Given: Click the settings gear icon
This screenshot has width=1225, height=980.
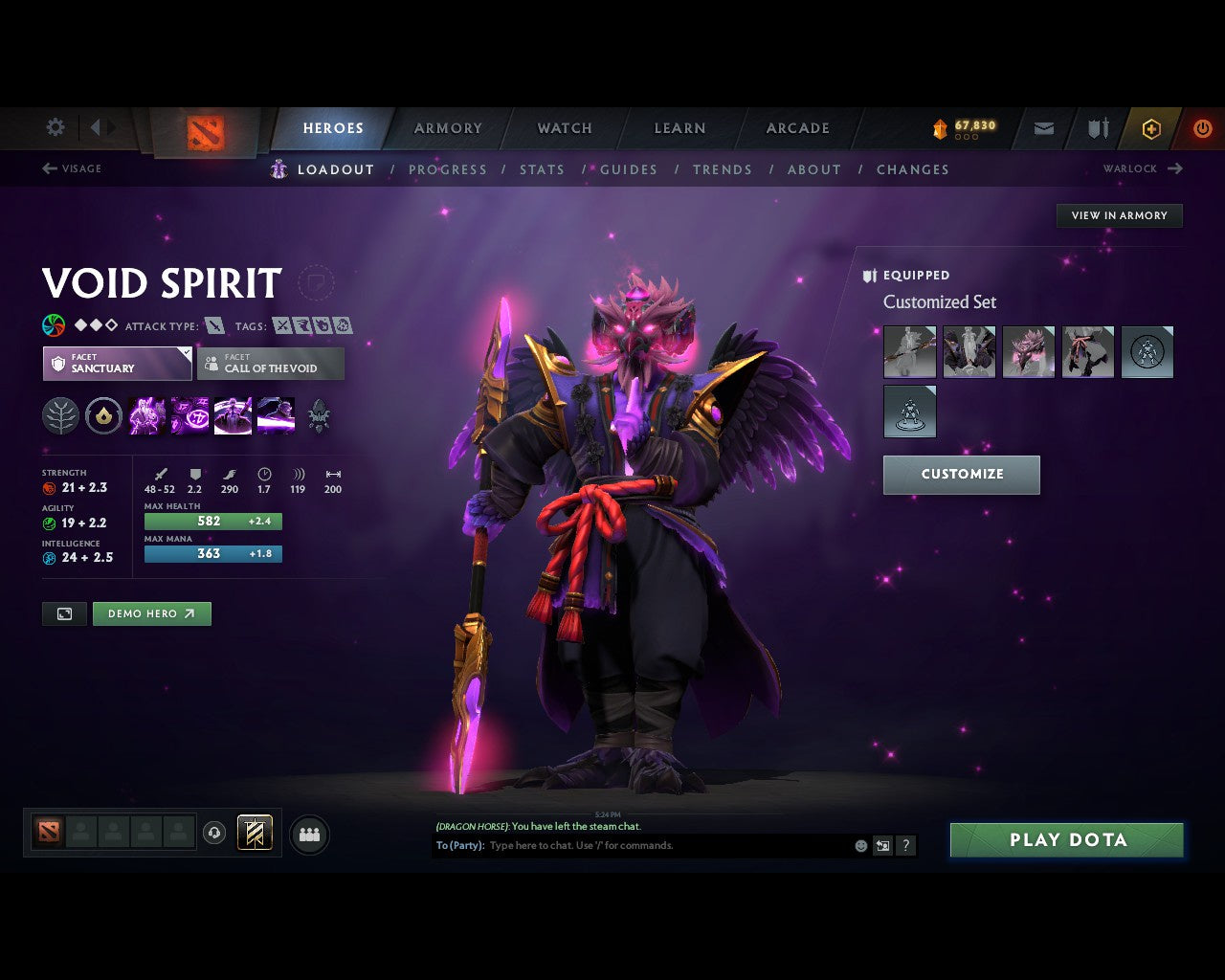Looking at the screenshot, I should [55, 127].
